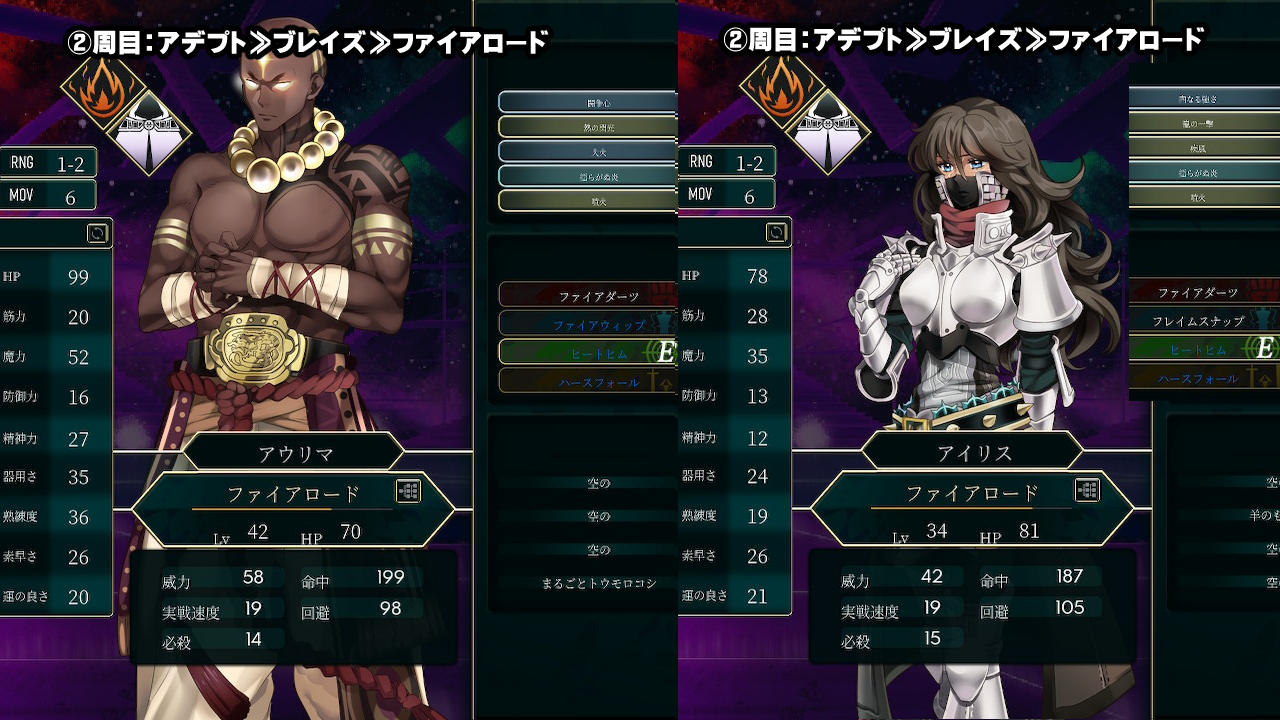Select the 疾風 passive skill

(x=1197, y=148)
